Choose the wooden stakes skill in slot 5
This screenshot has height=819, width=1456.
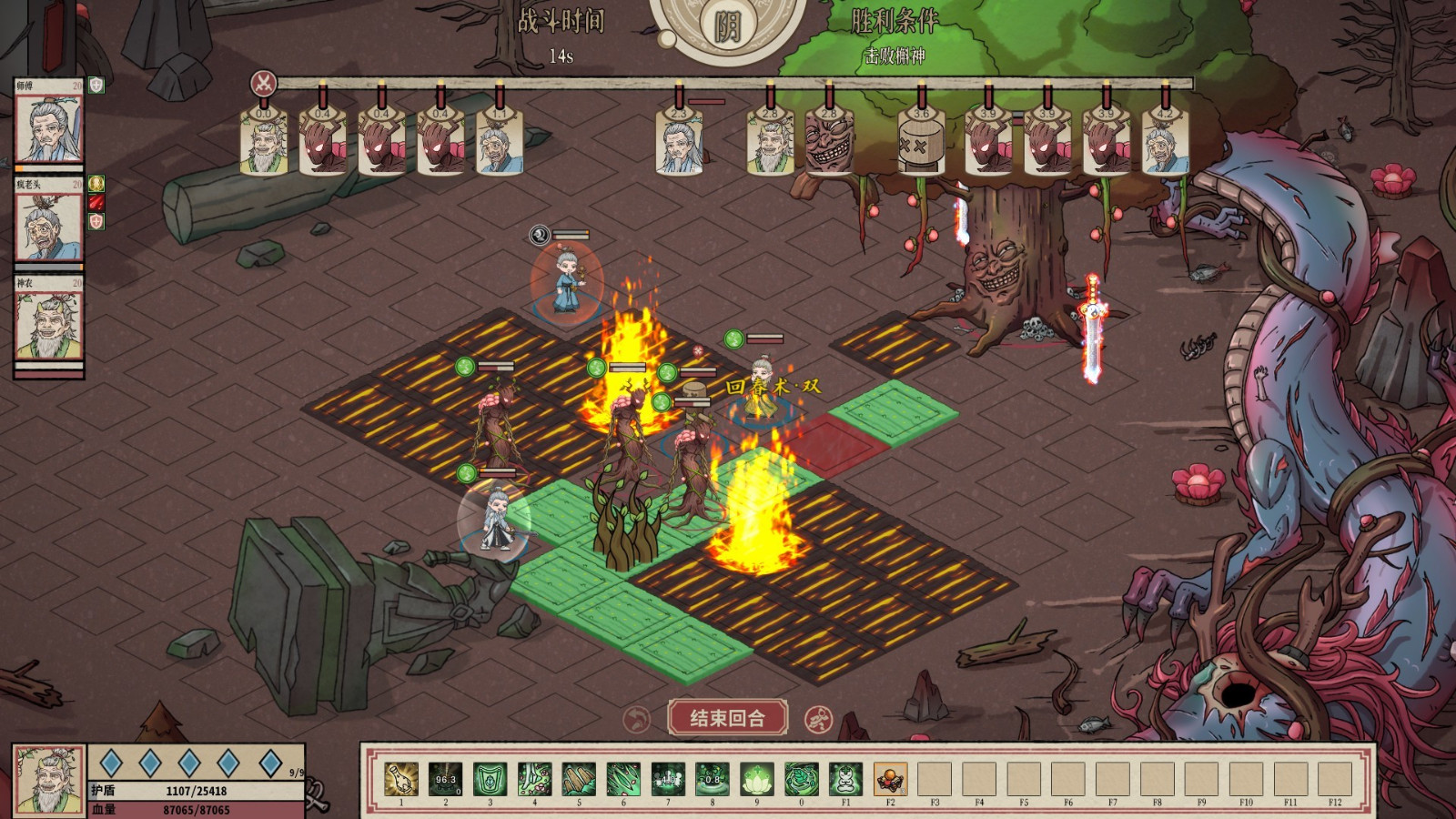[x=579, y=780]
